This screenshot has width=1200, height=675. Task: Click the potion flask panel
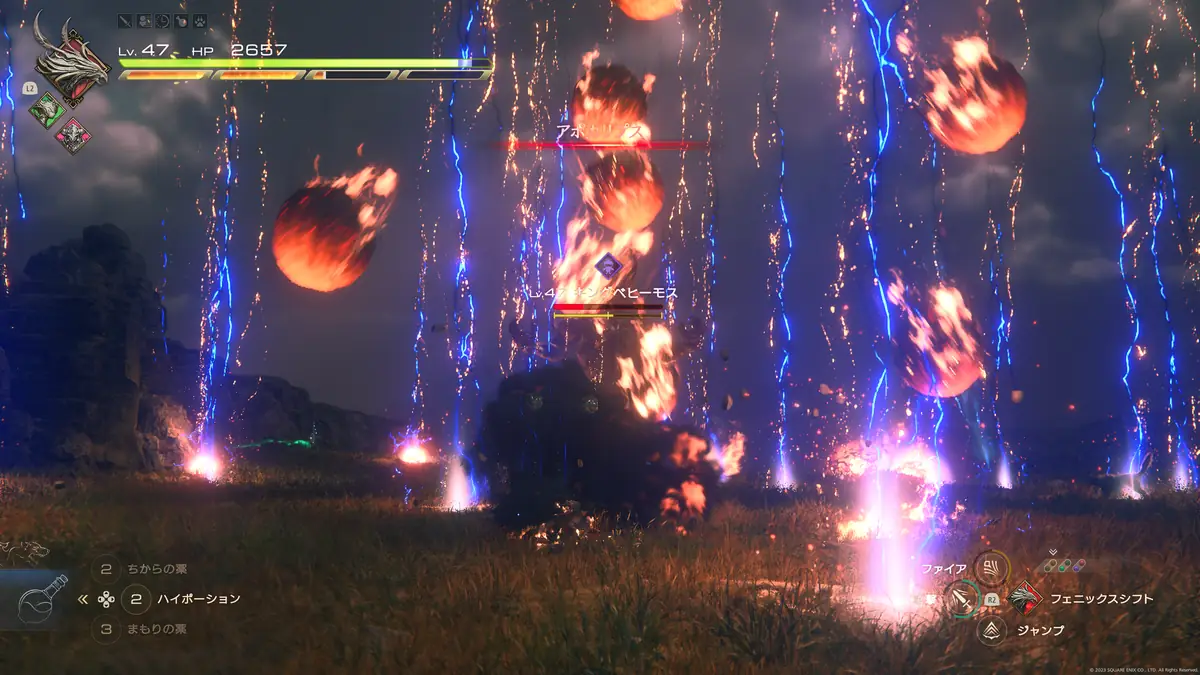[x=42, y=599]
